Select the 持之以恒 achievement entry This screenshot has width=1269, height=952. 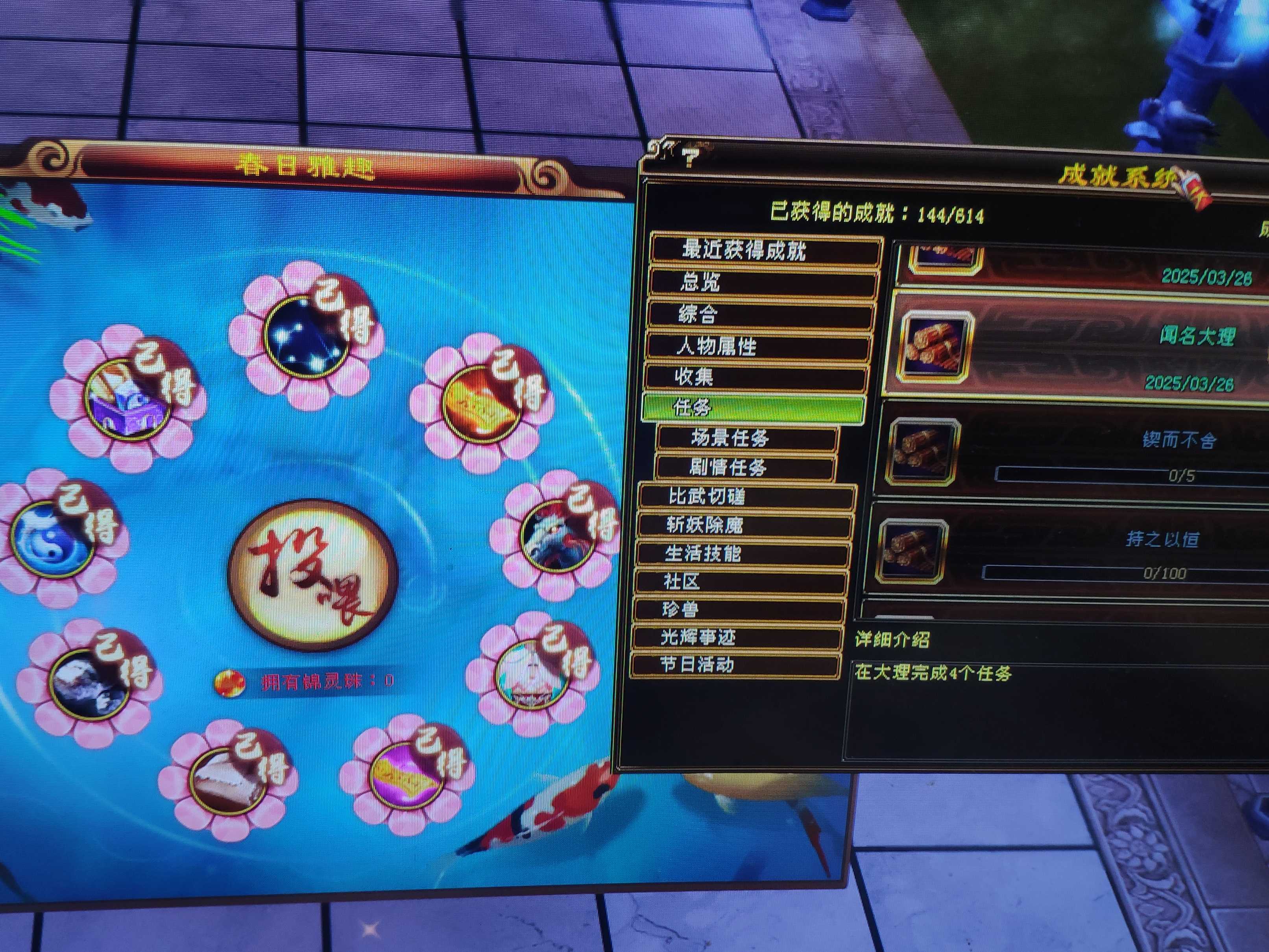pyautogui.click(x=1067, y=550)
